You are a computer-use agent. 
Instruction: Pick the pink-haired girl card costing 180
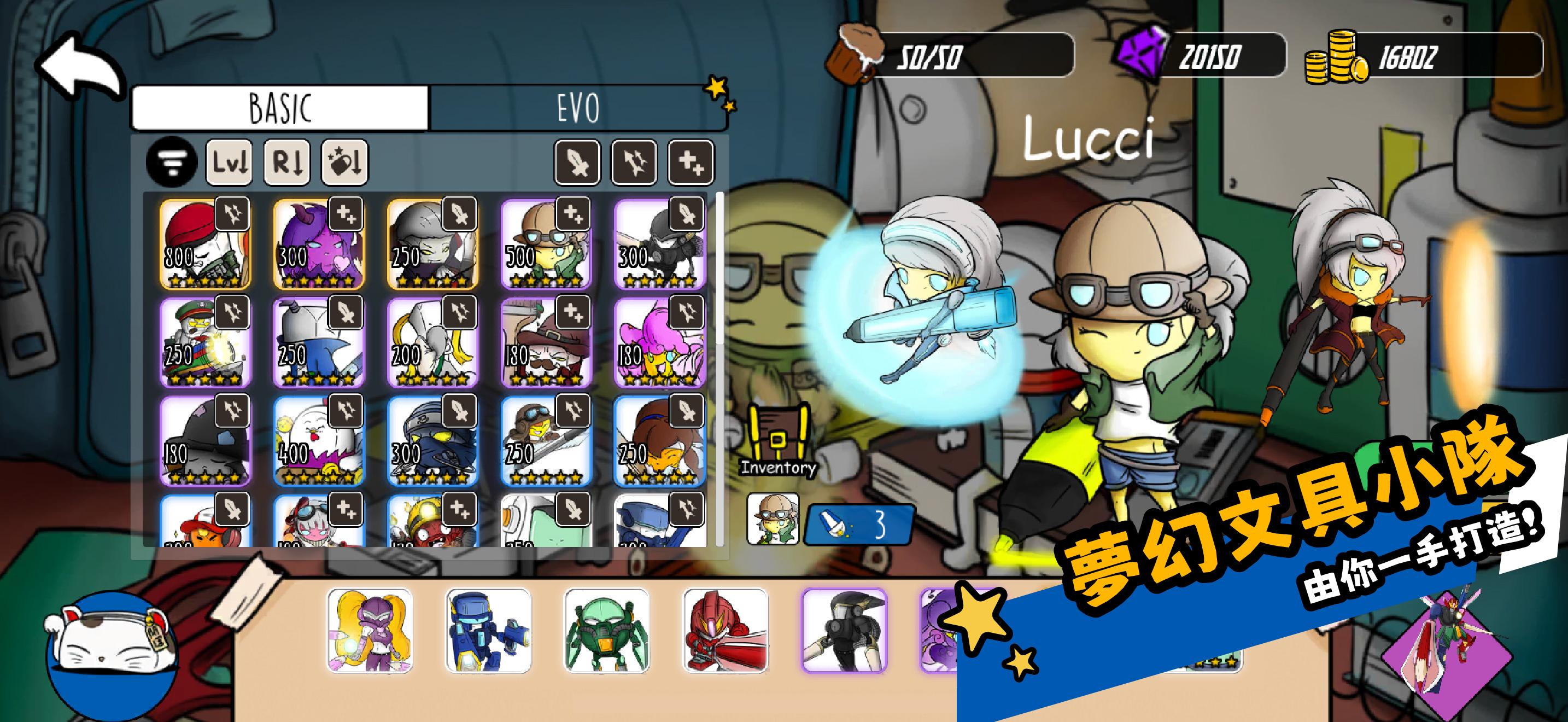coord(660,343)
